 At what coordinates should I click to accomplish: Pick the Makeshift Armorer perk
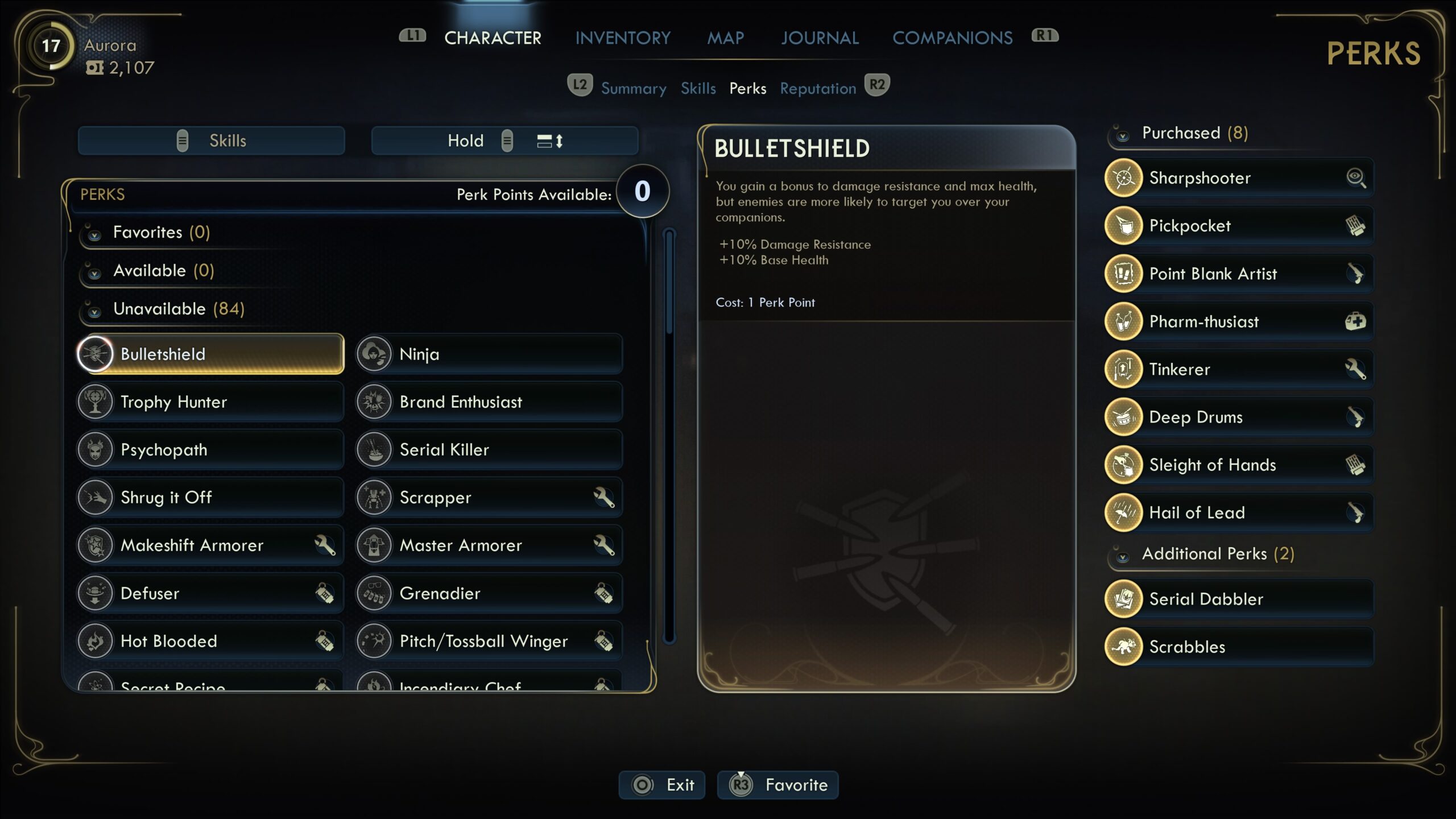click(210, 545)
